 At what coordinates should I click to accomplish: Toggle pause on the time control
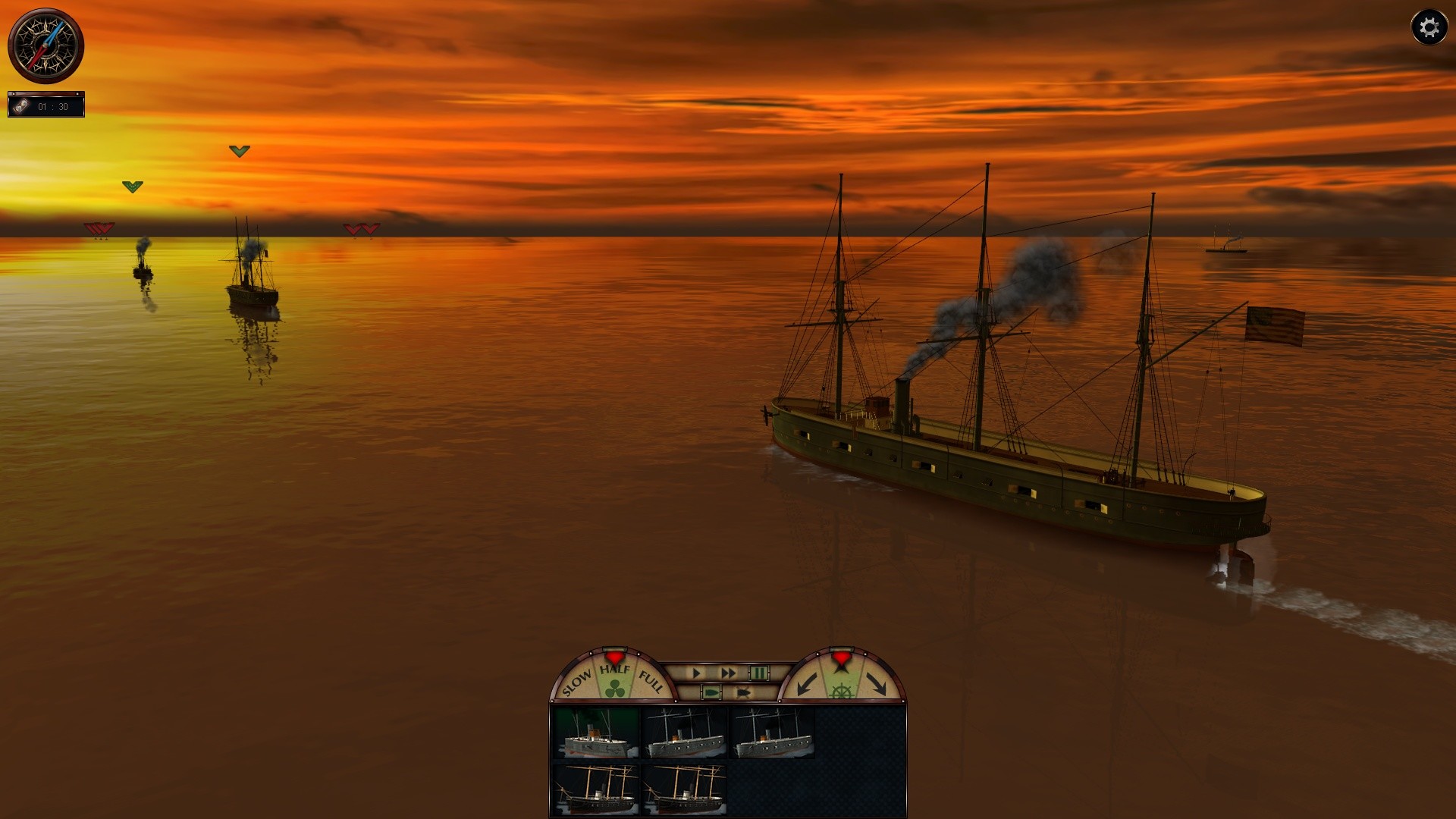tap(759, 673)
